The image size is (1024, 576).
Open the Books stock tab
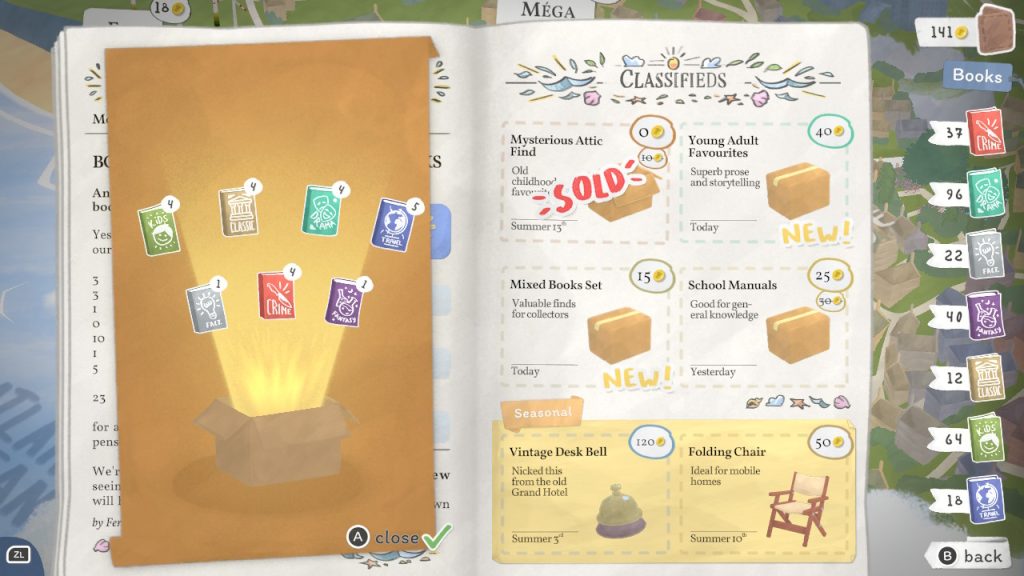[x=976, y=76]
